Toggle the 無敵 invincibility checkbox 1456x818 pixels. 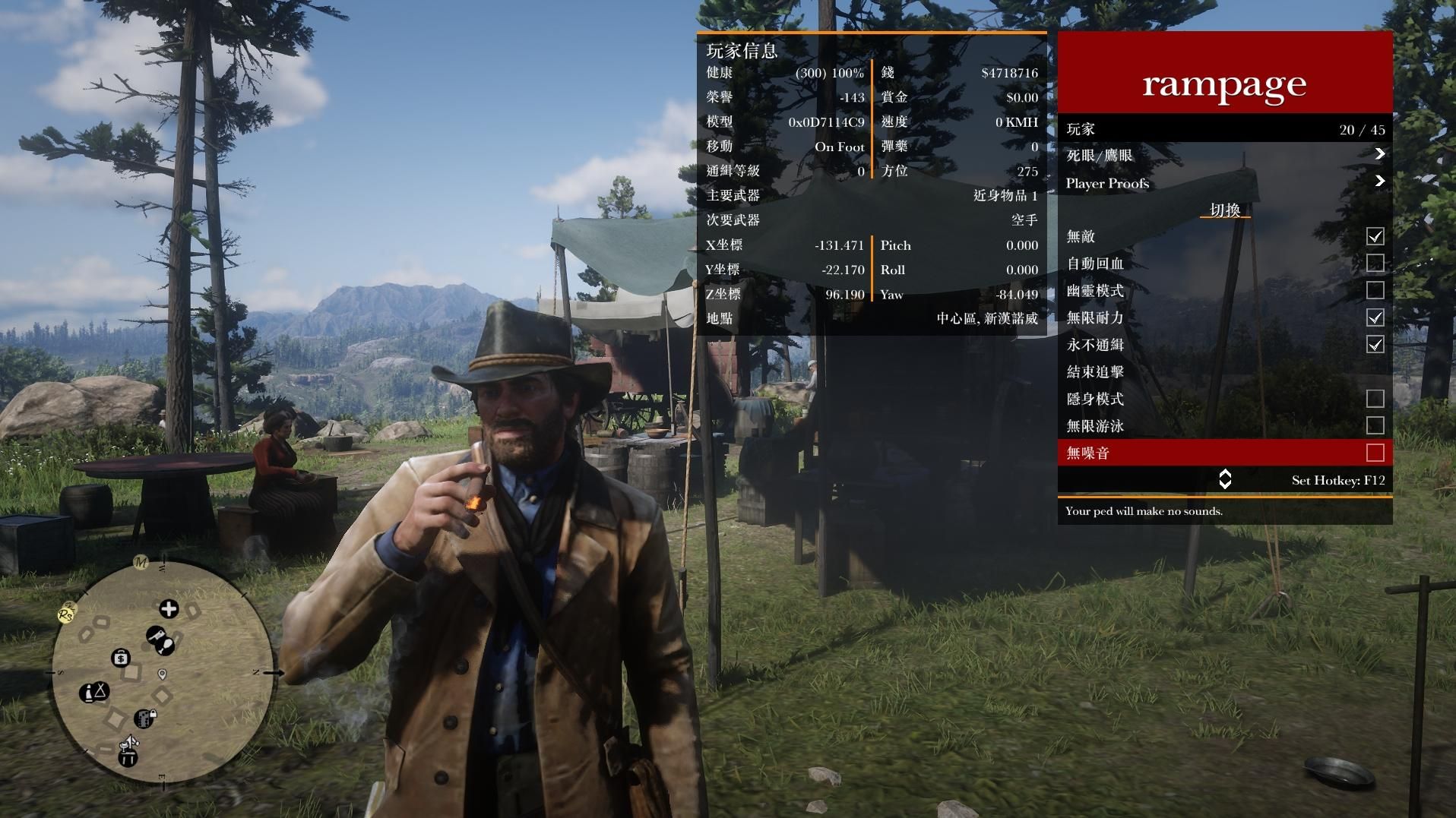[1375, 237]
